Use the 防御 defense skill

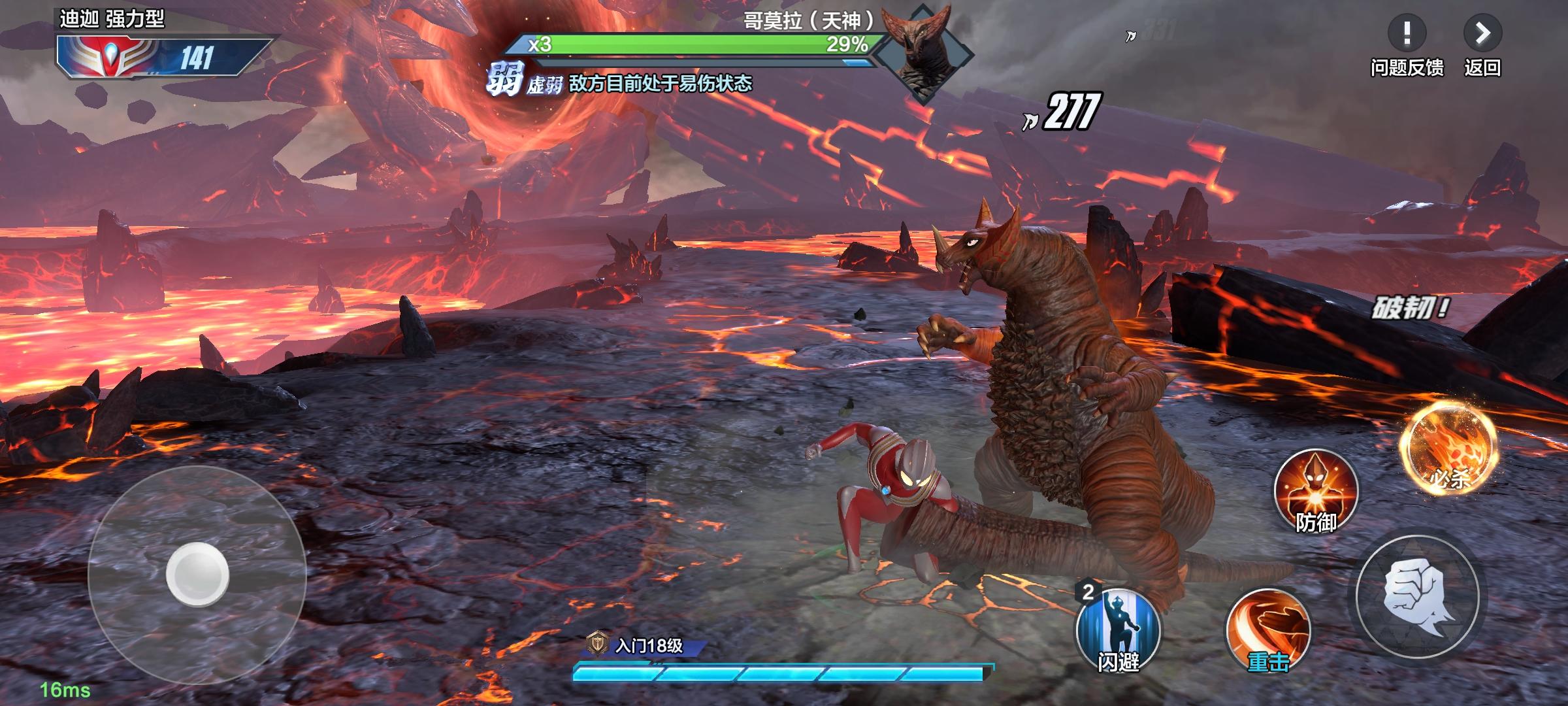pyautogui.click(x=1316, y=490)
